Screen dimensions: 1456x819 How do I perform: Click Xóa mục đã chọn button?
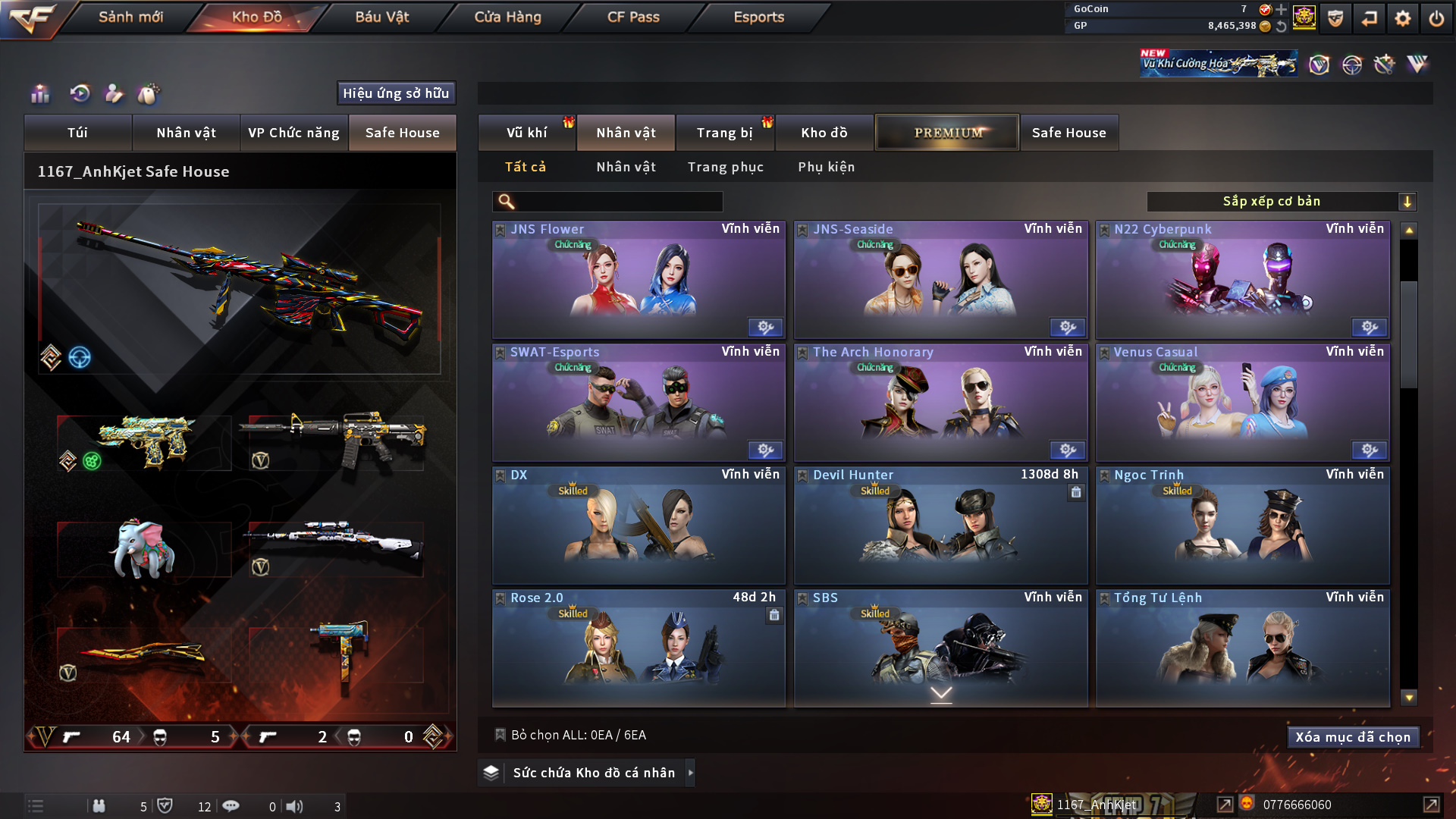(x=1353, y=737)
